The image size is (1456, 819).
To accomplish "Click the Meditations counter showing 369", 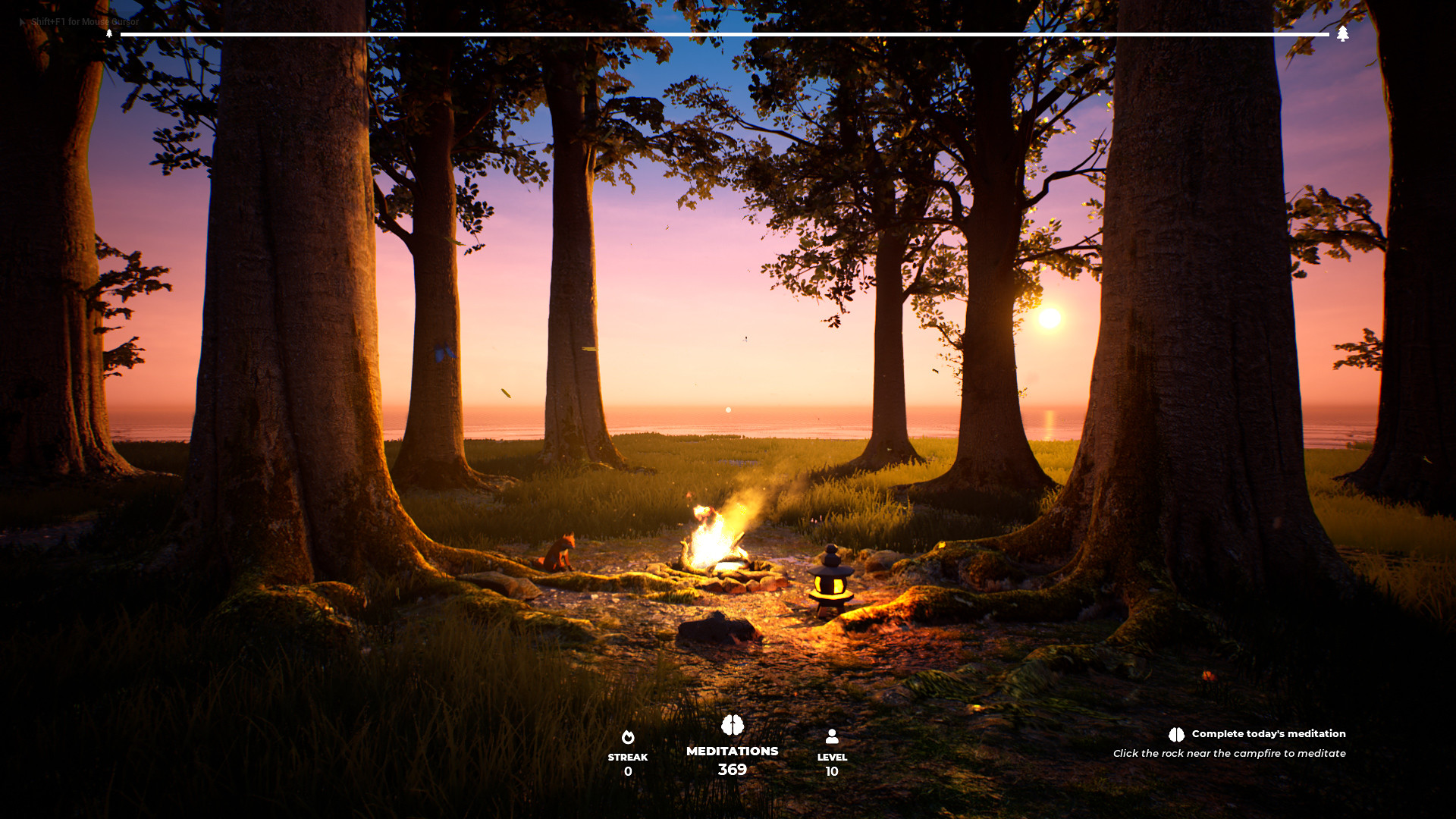I will [x=731, y=761].
